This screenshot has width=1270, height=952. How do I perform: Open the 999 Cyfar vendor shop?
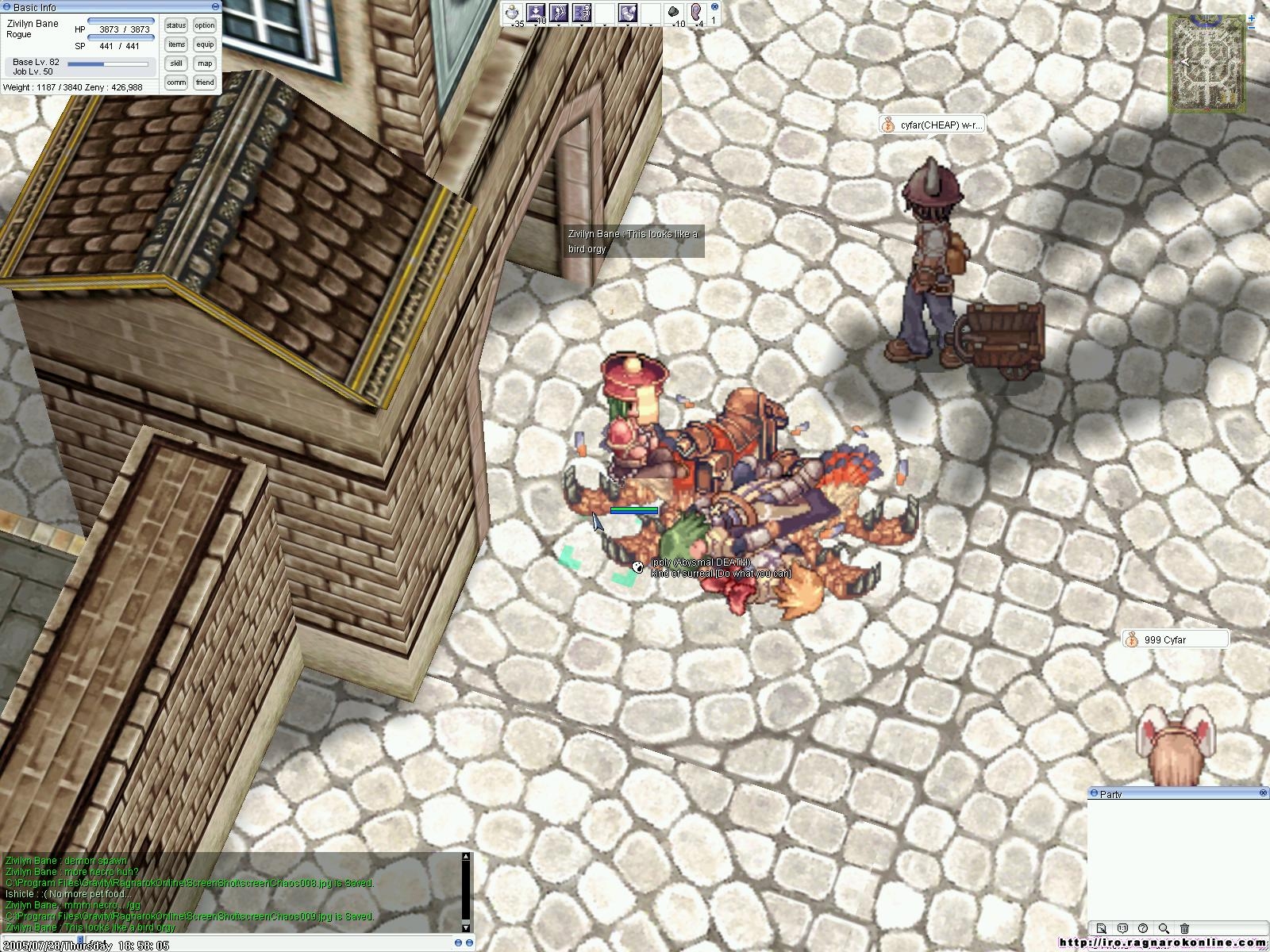coord(1176,639)
